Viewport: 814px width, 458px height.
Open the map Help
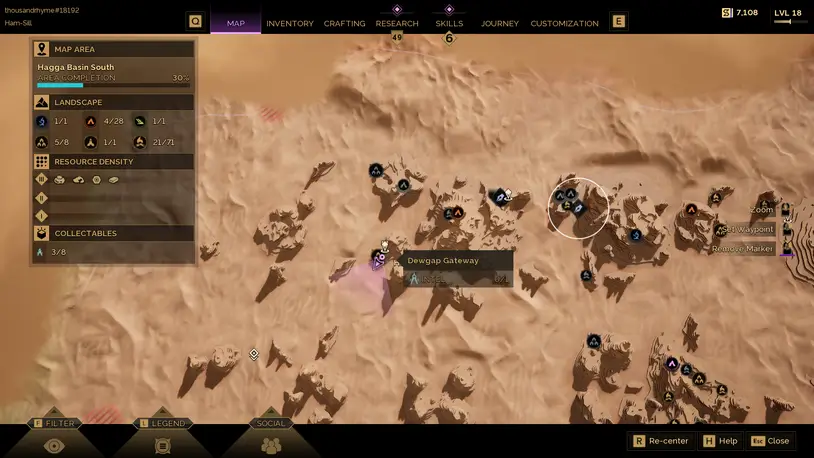click(720, 441)
